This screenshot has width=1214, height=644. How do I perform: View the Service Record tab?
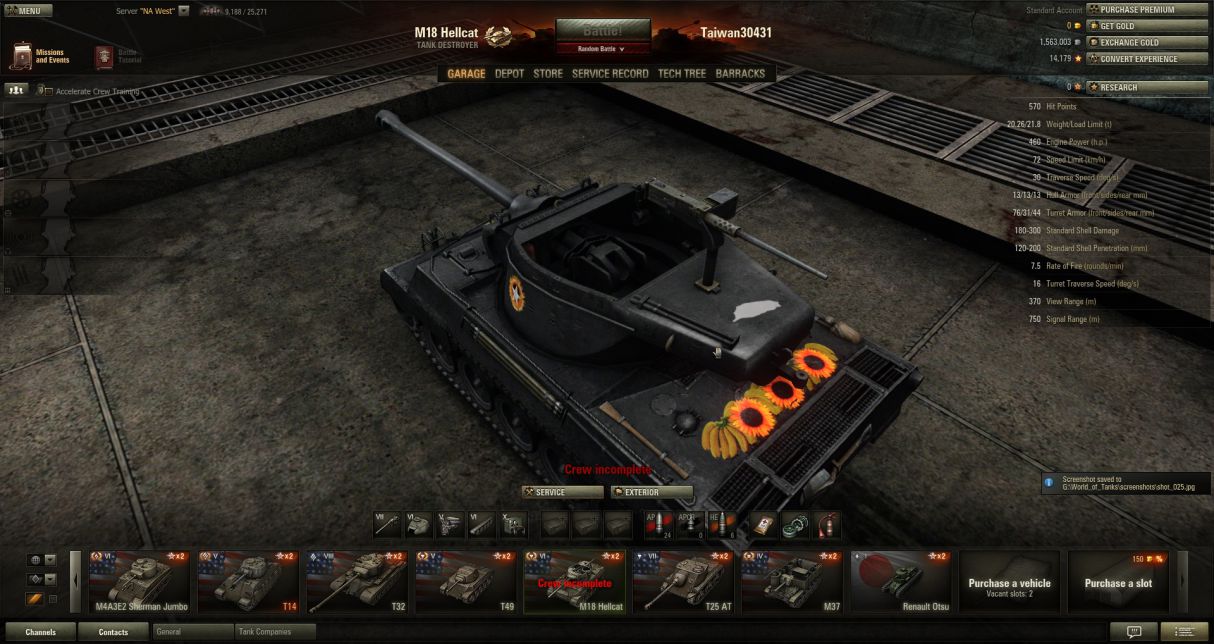610,73
